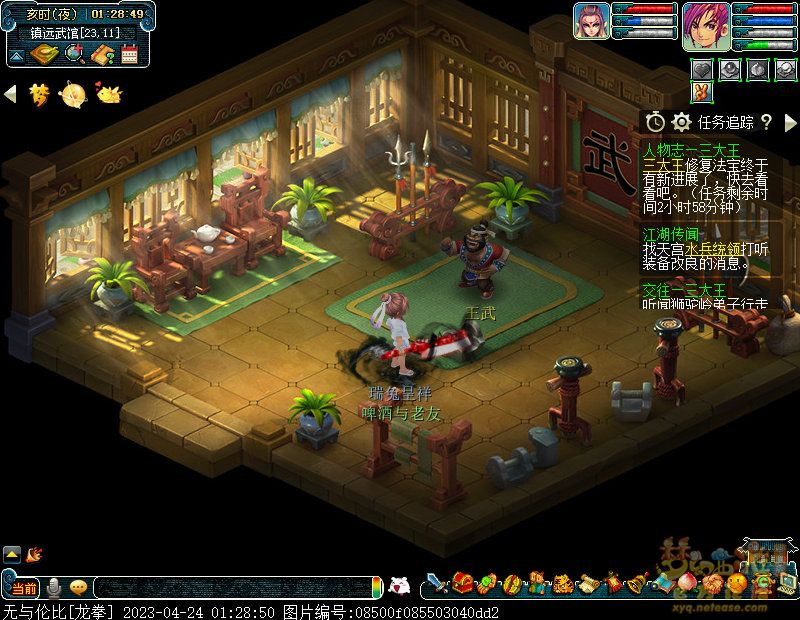Open the golden 梦 activity icon

(39, 94)
